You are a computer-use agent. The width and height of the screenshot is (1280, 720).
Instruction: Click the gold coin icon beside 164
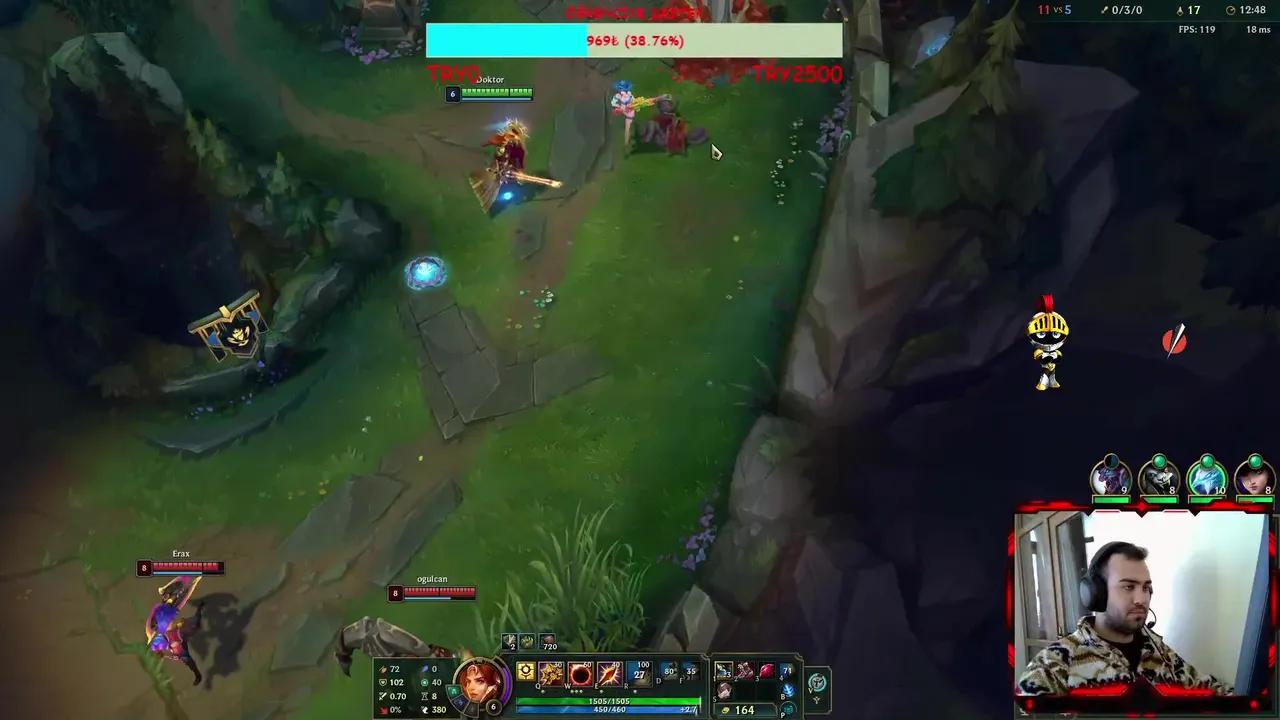coord(726,709)
